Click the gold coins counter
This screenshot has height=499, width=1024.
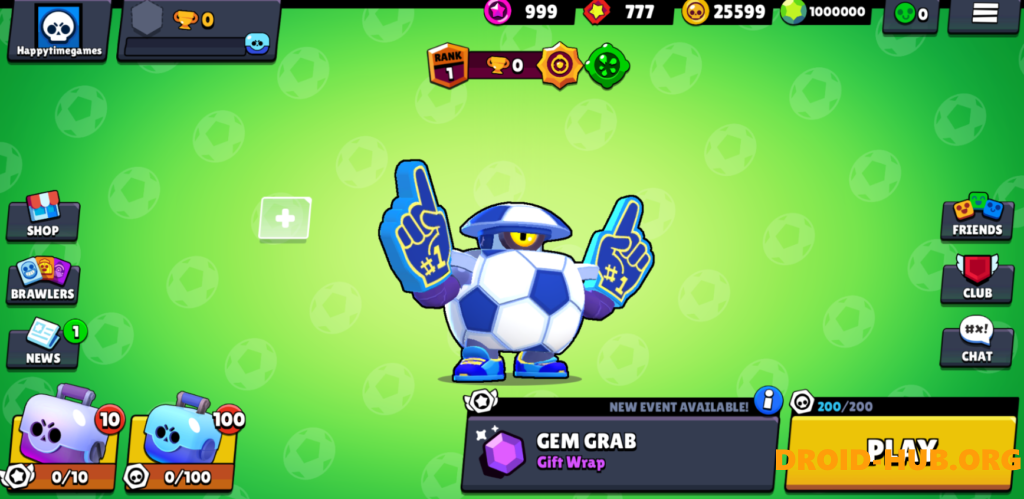tap(725, 12)
